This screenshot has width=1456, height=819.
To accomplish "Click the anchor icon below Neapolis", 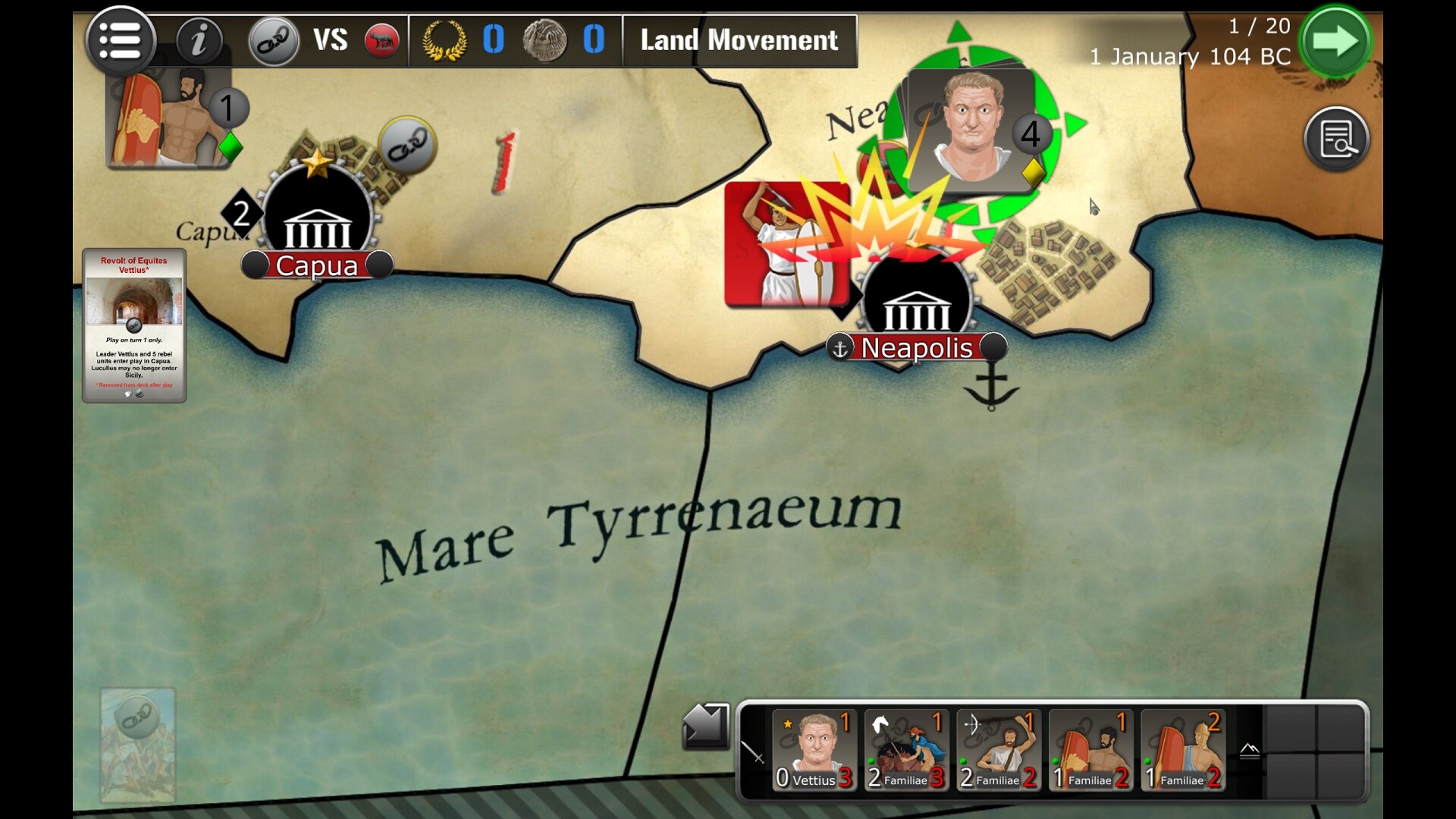I will pos(992,389).
